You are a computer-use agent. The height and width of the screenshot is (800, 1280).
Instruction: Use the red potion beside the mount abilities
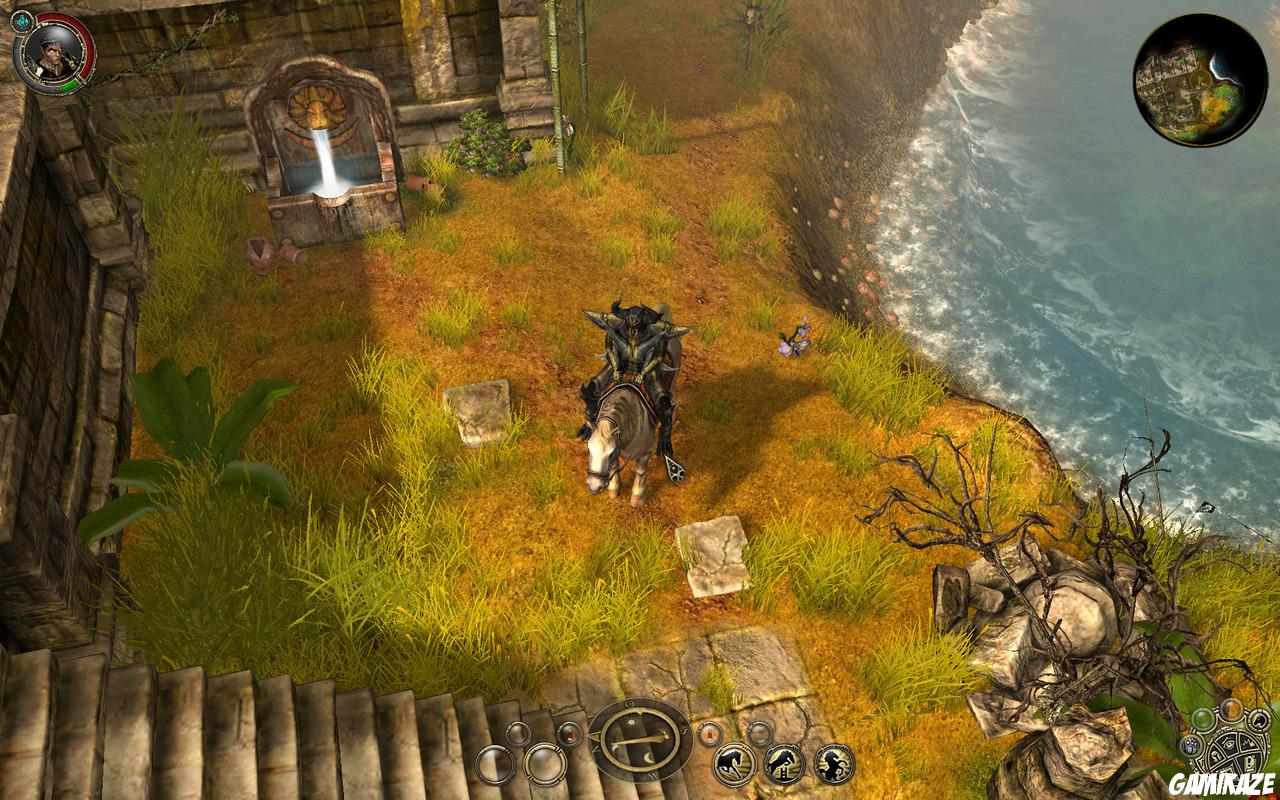coord(708,734)
